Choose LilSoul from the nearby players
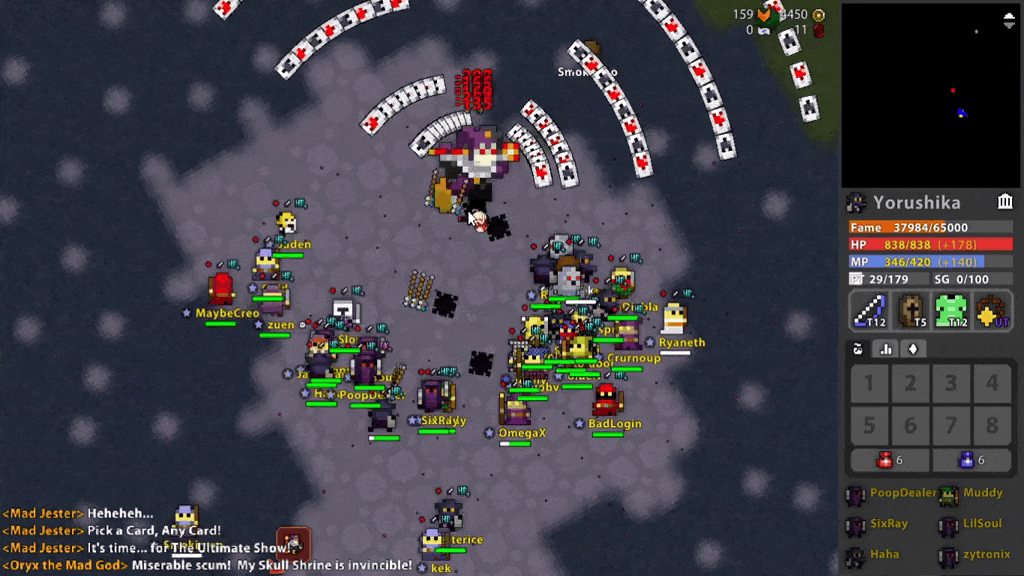 pos(973,524)
